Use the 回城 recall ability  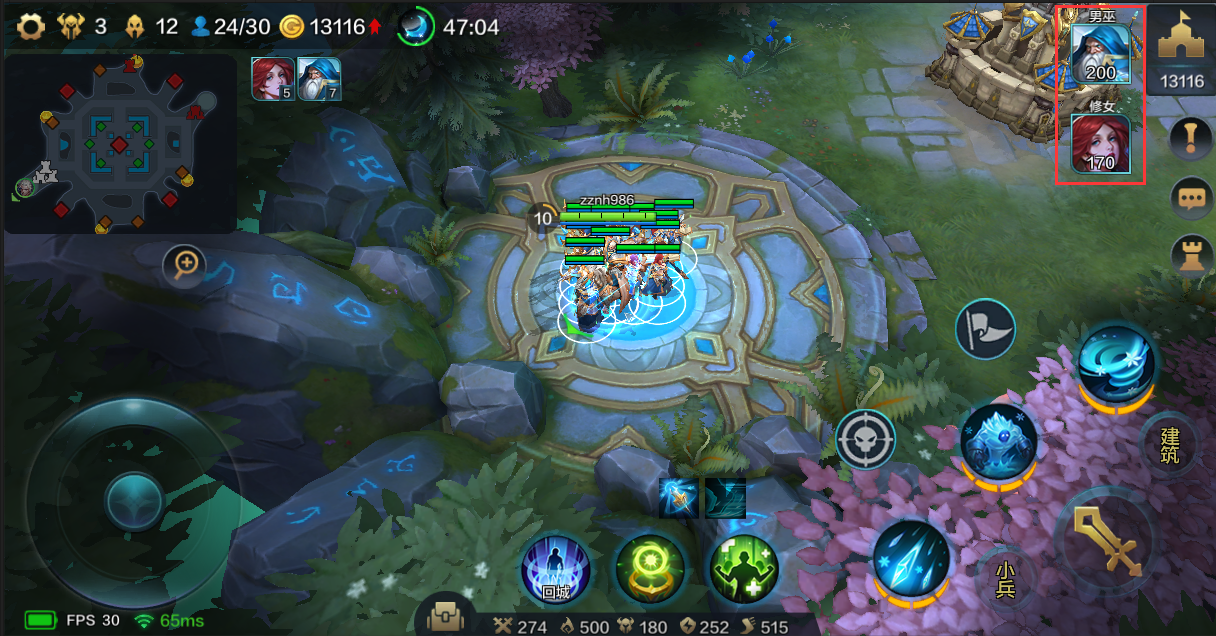[556, 568]
